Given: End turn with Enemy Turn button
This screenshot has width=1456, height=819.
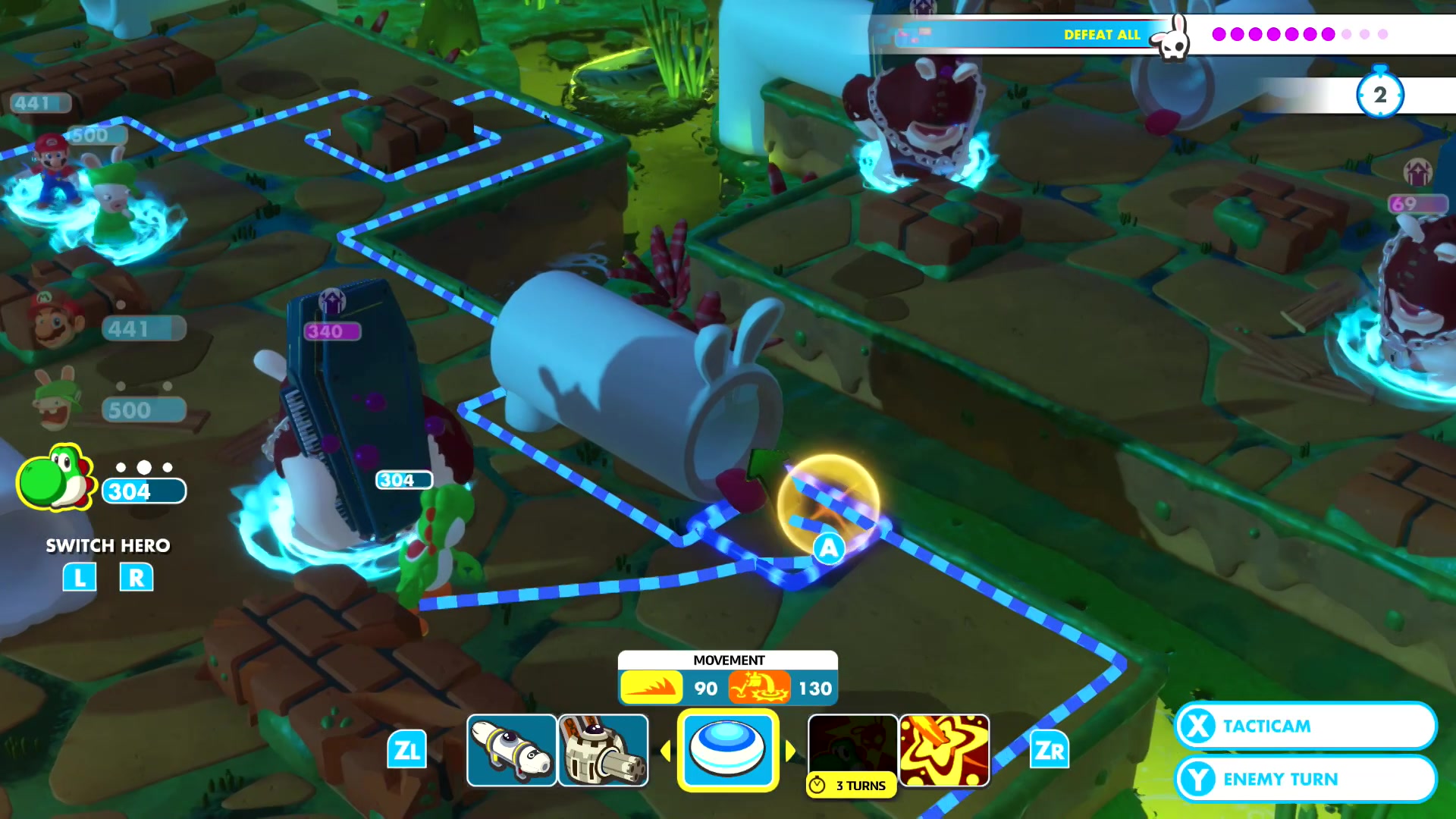Looking at the screenshot, I should pos(1304,779).
